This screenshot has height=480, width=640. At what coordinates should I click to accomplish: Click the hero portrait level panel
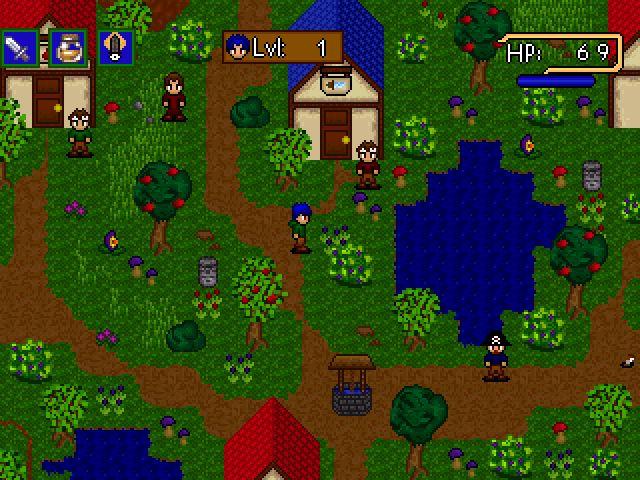[x=282, y=47]
